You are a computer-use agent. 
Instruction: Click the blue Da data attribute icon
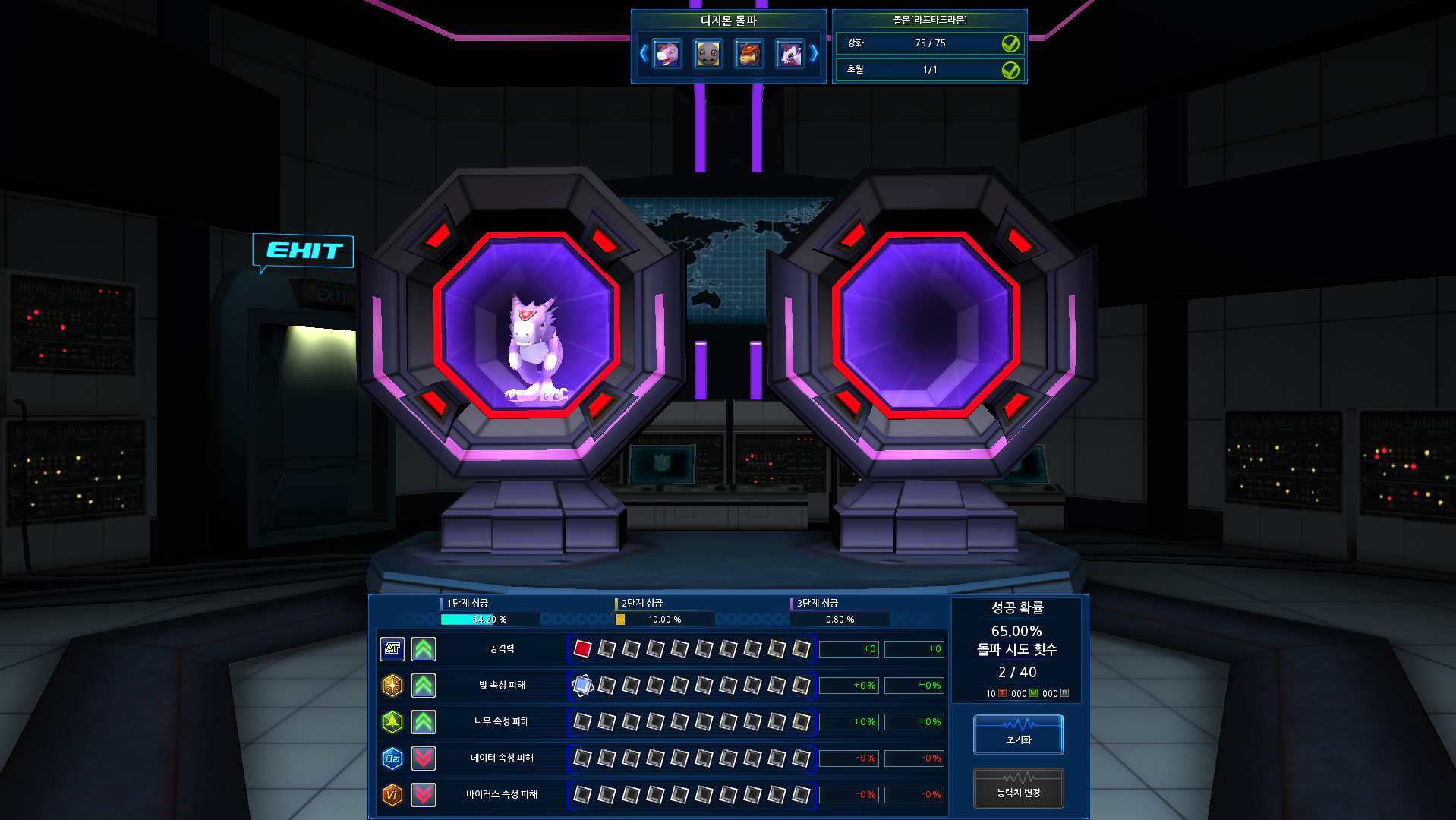pos(392,758)
